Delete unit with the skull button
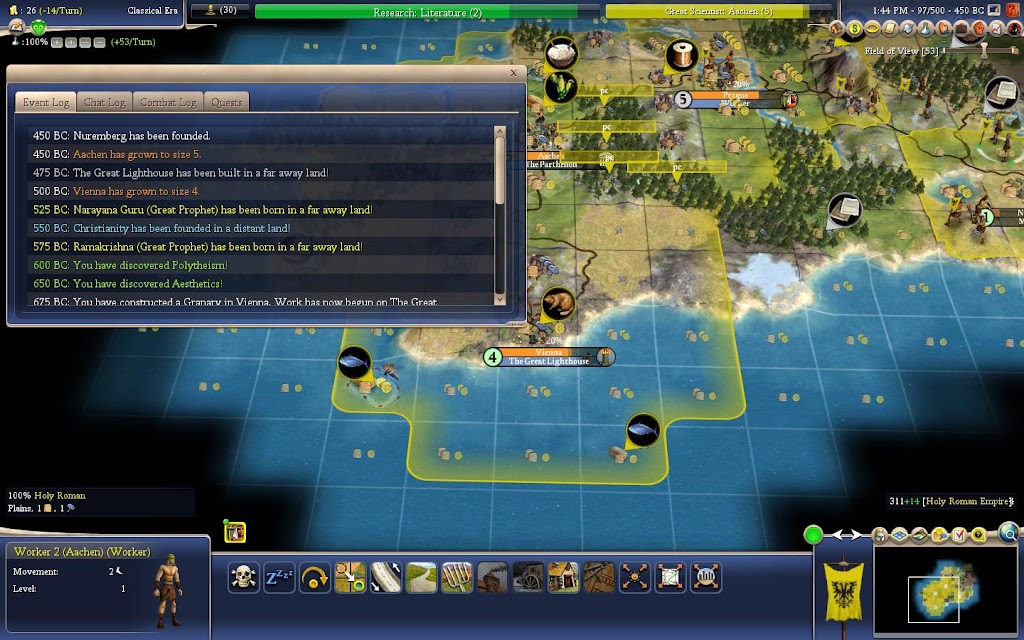This screenshot has width=1024, height=640. point(243,577)
